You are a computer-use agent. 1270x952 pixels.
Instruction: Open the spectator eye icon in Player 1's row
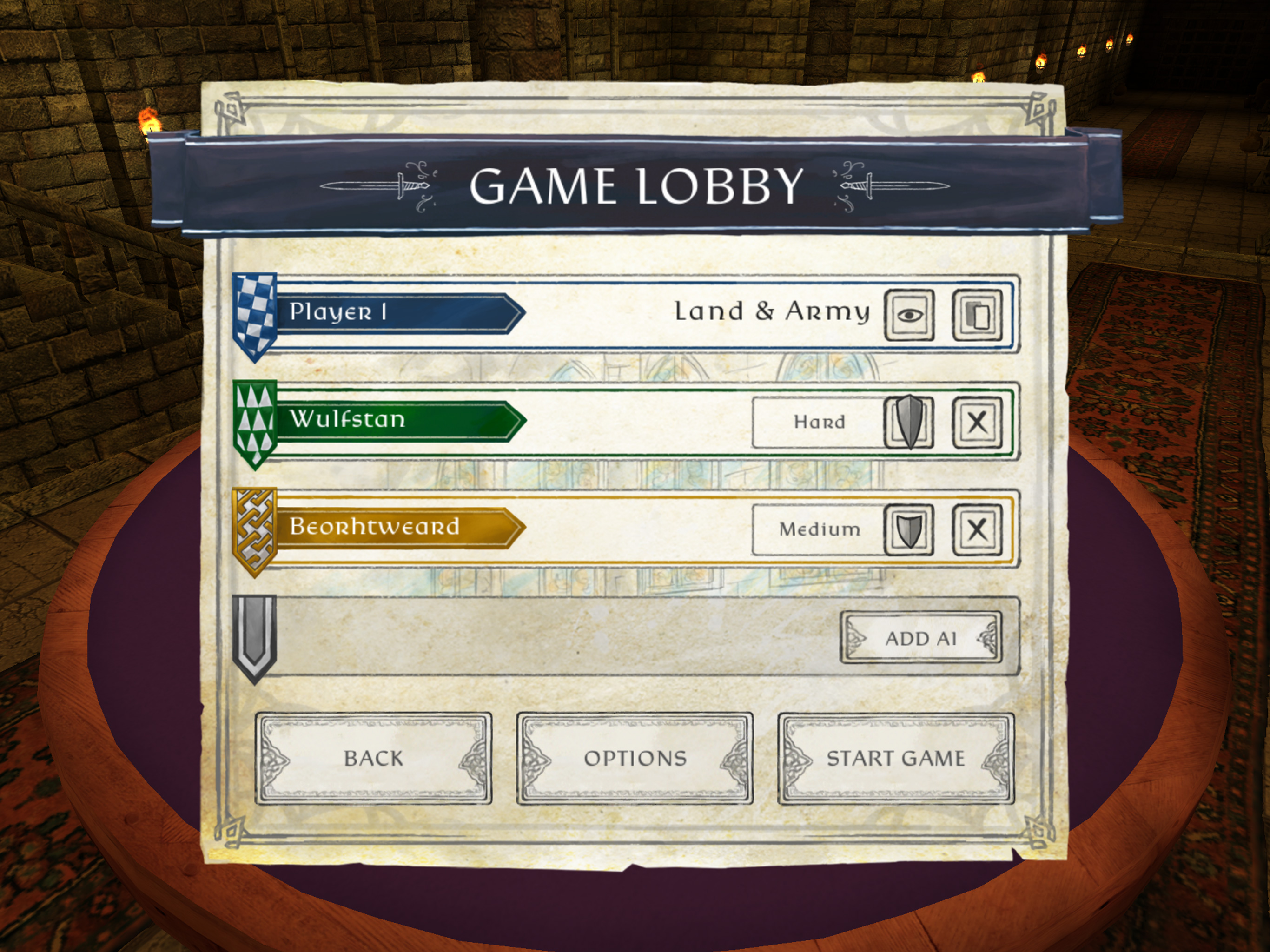910,313
